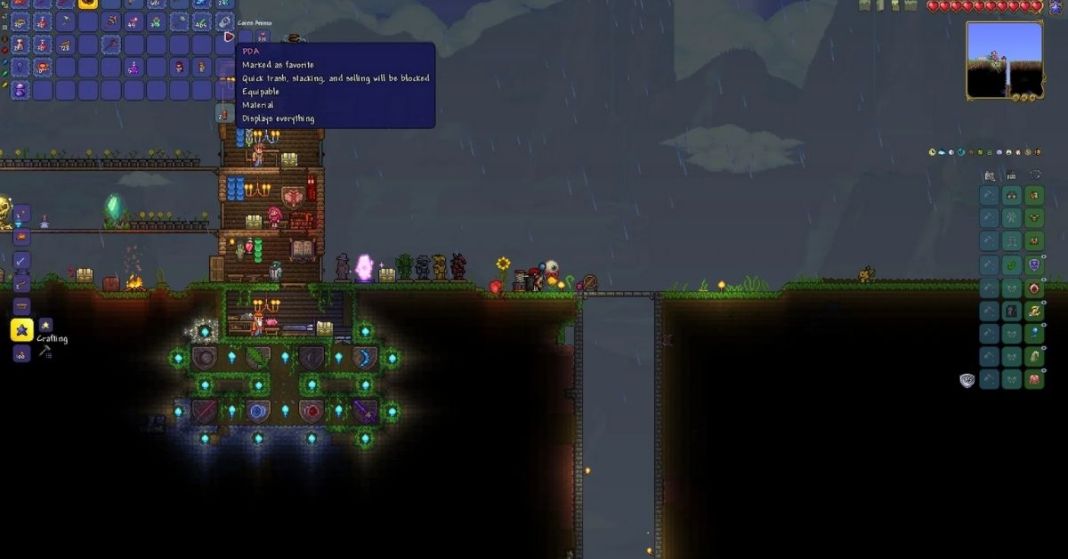Click the star ingredient slot beside the recipe
Image resolution: width=1068 pixels, height=559 pixels.
[x=46, y=325]
